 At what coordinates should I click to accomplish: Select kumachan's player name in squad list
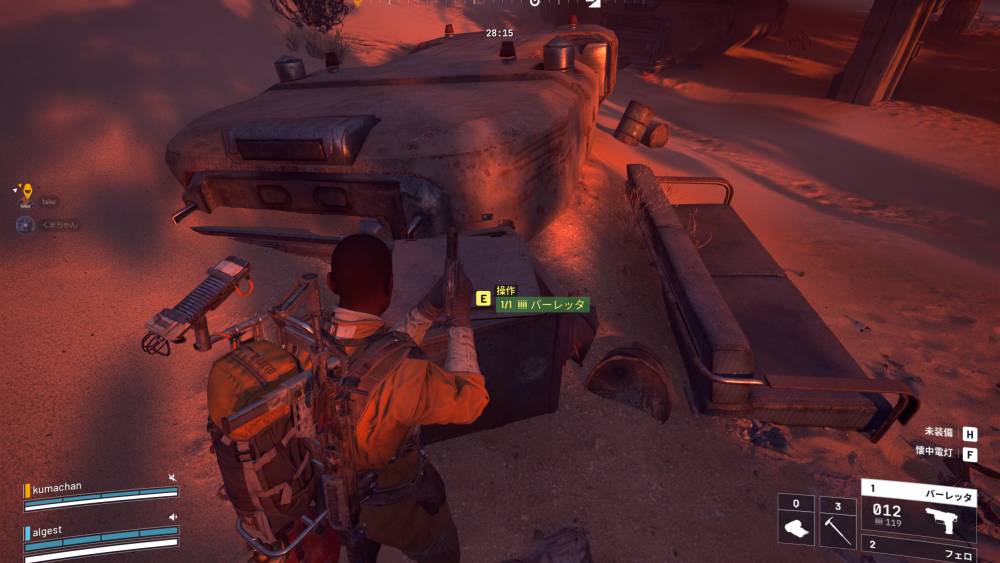60,486
